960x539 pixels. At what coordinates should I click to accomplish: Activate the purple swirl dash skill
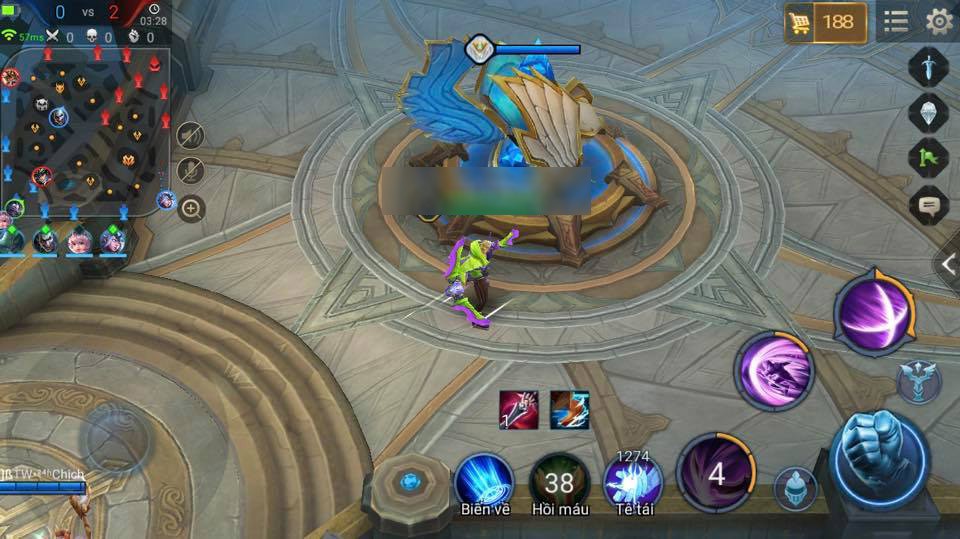[x=775, y=371]
